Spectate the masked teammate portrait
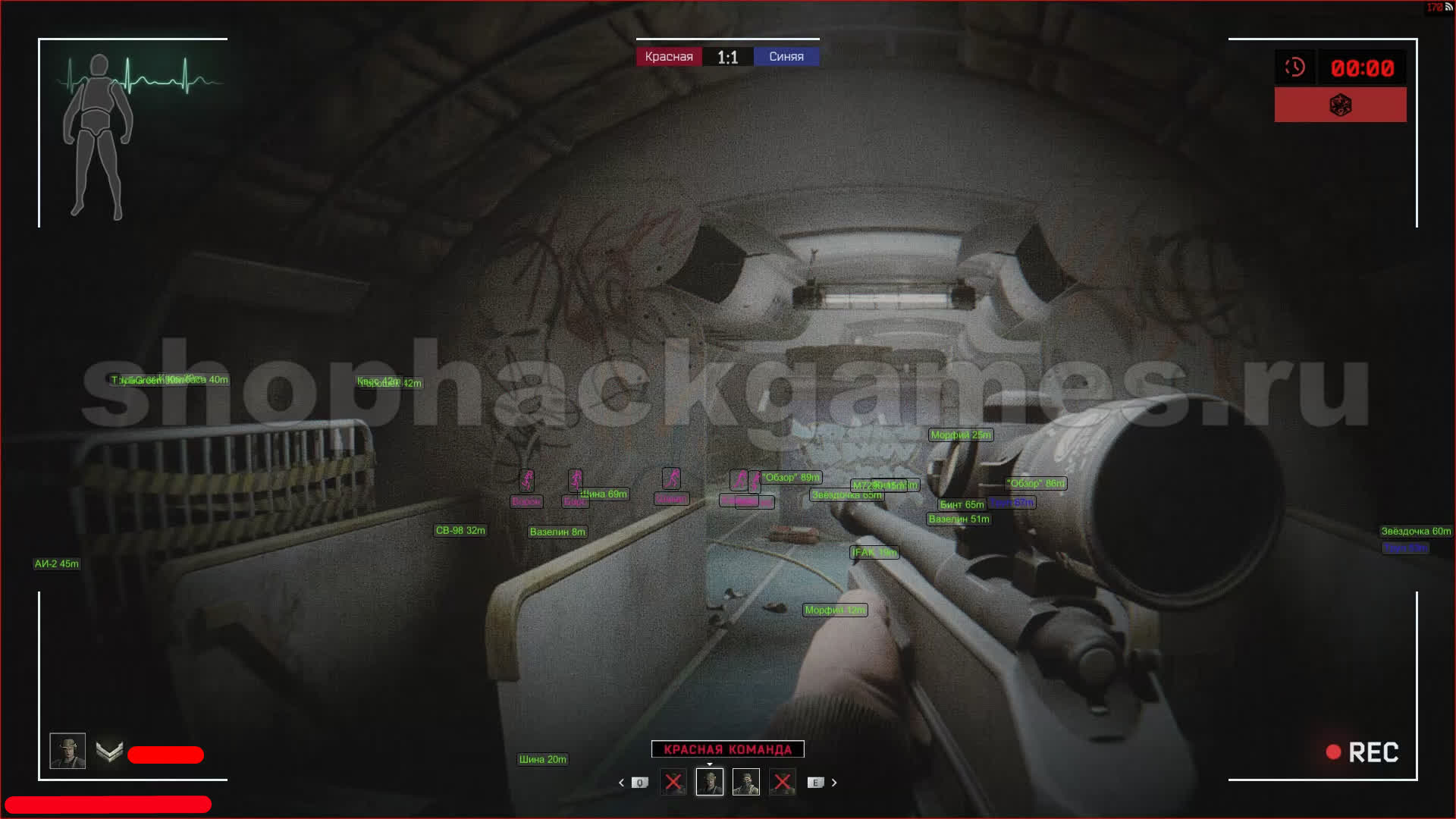1456x819 pixels. click(746, 782)
